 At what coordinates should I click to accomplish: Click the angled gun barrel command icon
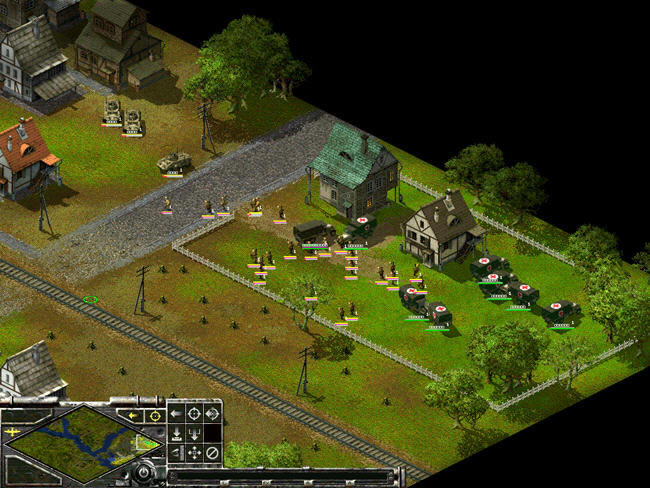click(175, 453)
